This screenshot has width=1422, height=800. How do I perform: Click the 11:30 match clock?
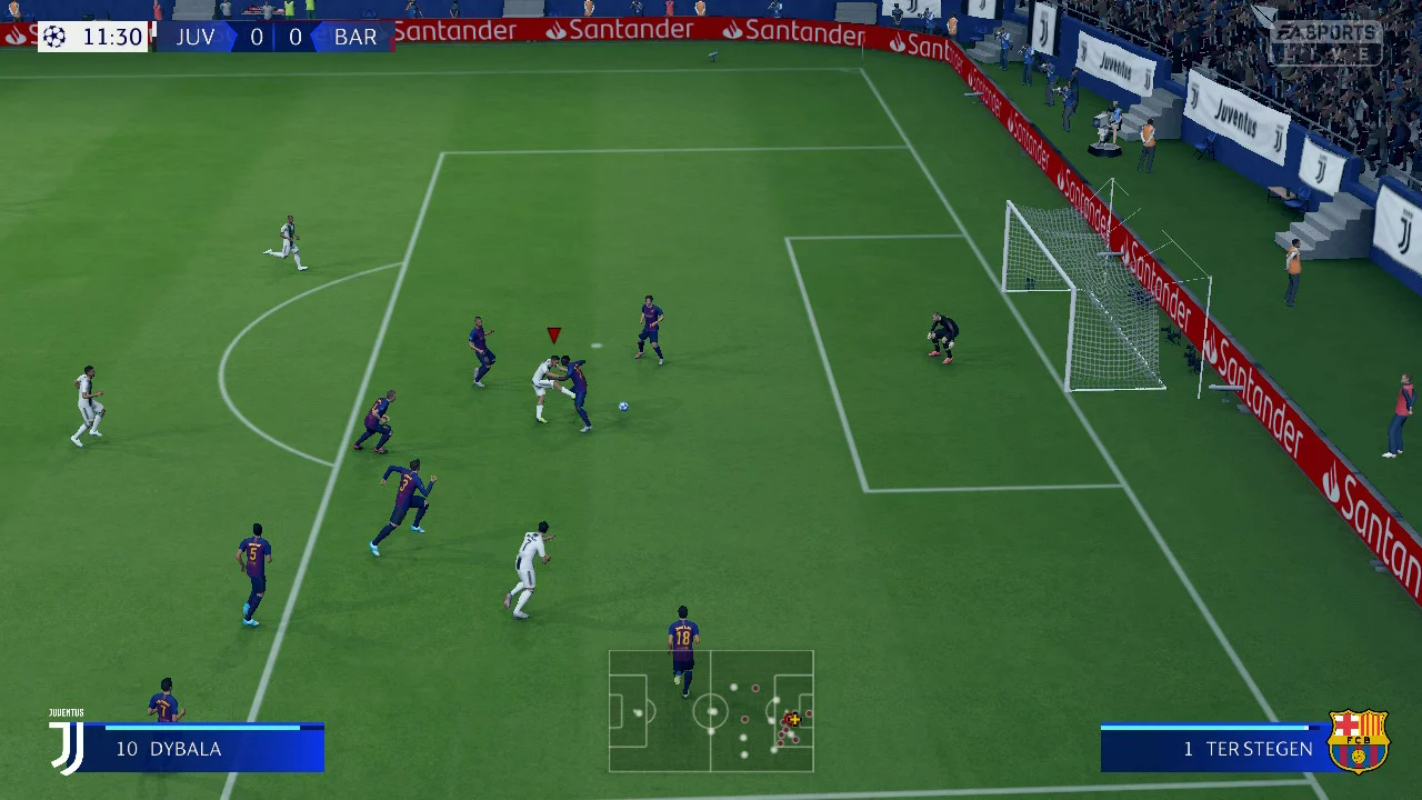click(x=114, y=36)
